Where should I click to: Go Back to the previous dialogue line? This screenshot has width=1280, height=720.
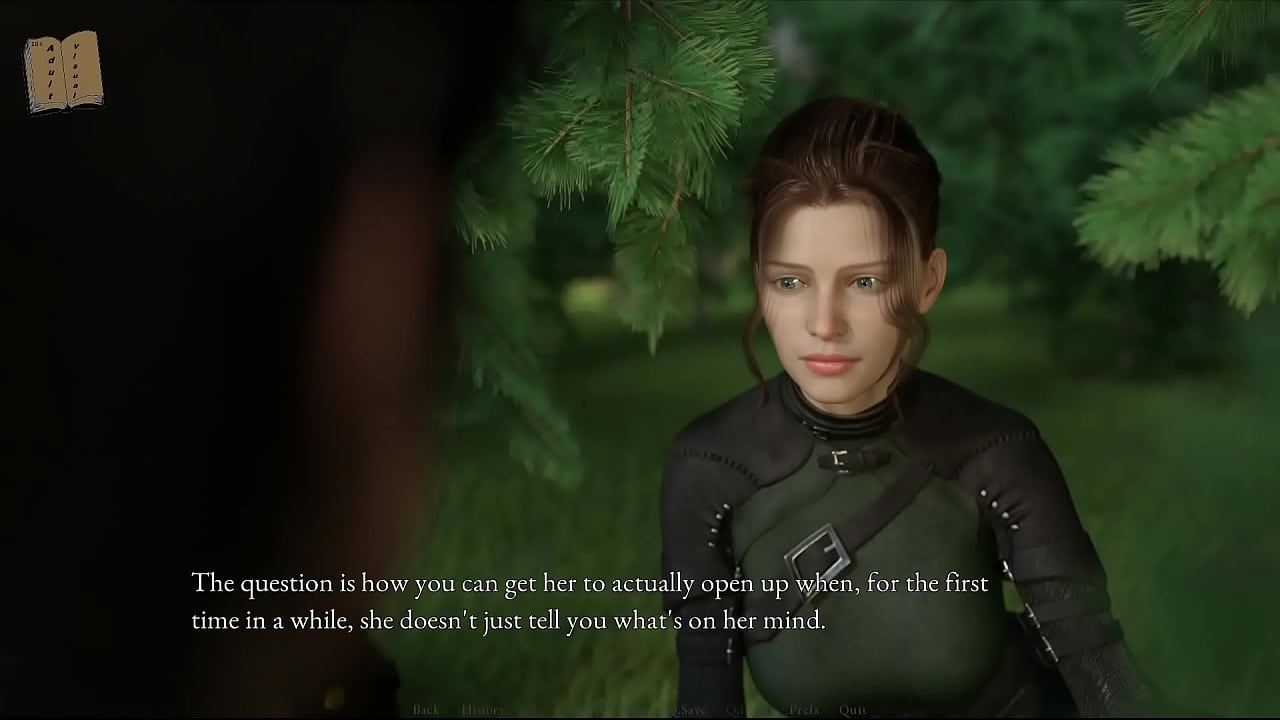point(426,710)
